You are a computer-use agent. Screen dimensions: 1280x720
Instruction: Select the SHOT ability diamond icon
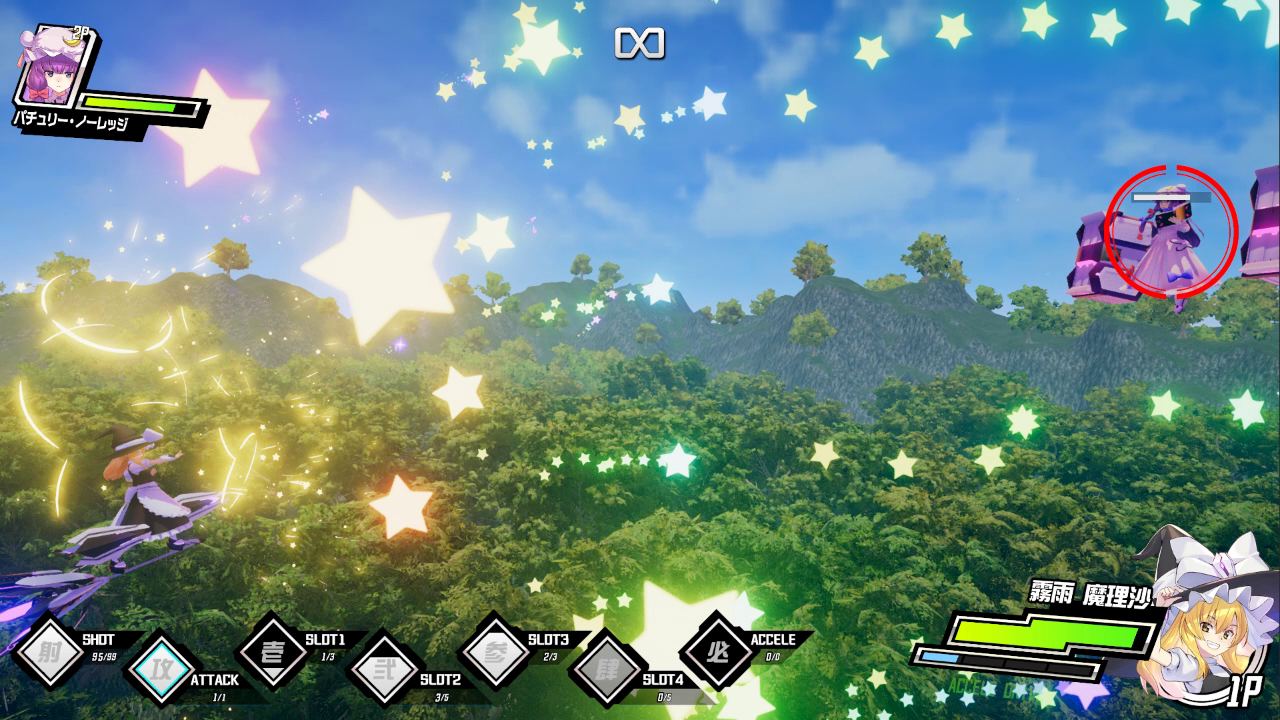click(47, 653)
